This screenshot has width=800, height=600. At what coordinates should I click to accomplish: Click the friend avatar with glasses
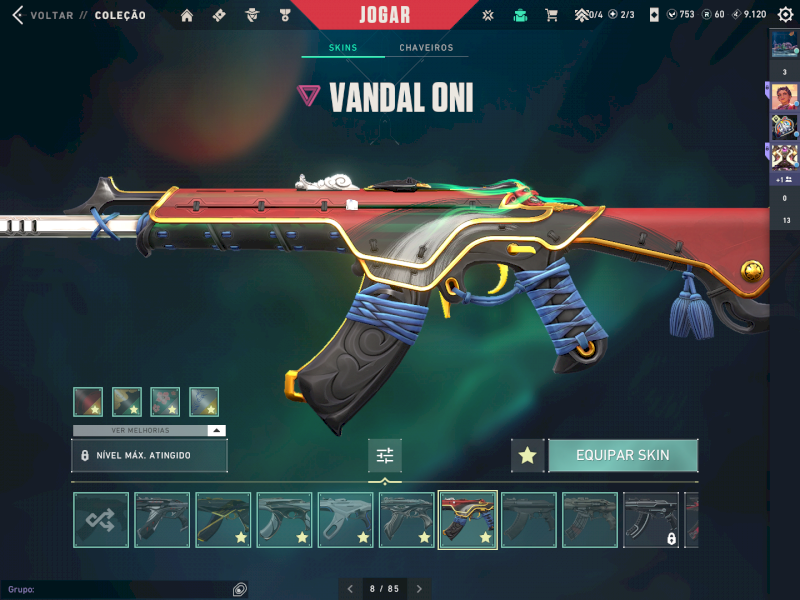[784, 97]
